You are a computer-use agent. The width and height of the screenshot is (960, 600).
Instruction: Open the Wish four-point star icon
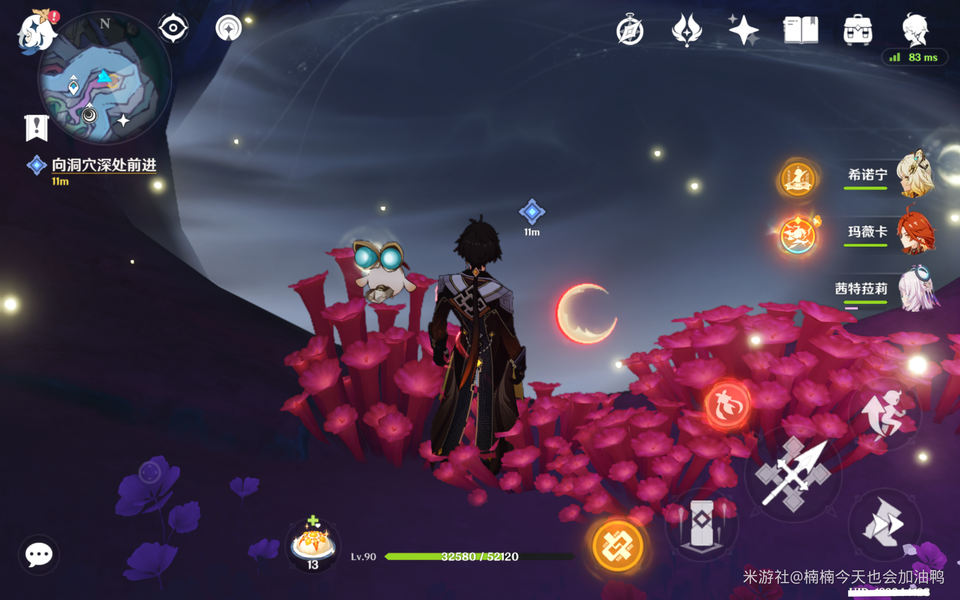tap(743, 30)
